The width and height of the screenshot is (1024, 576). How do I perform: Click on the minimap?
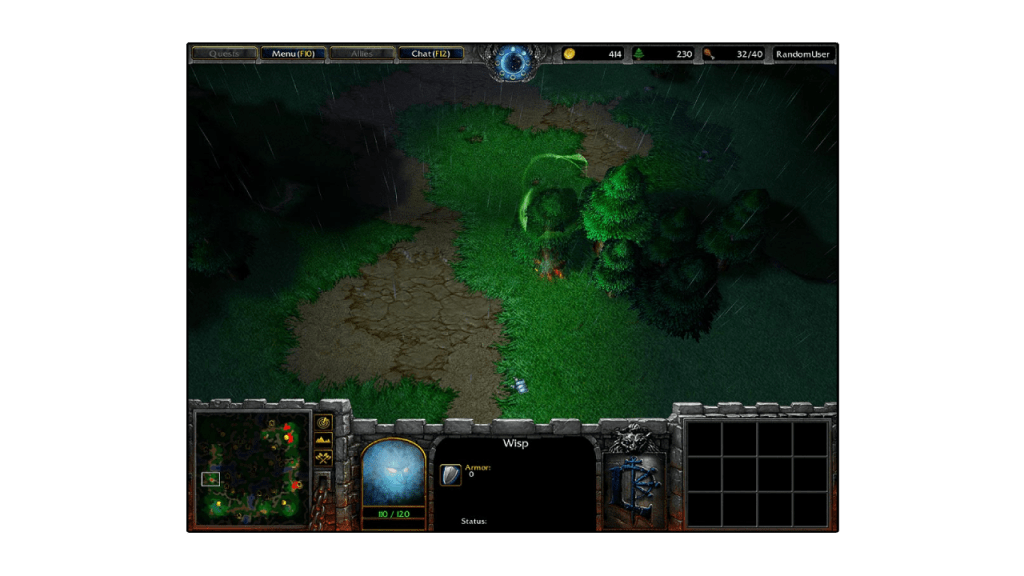251,467
